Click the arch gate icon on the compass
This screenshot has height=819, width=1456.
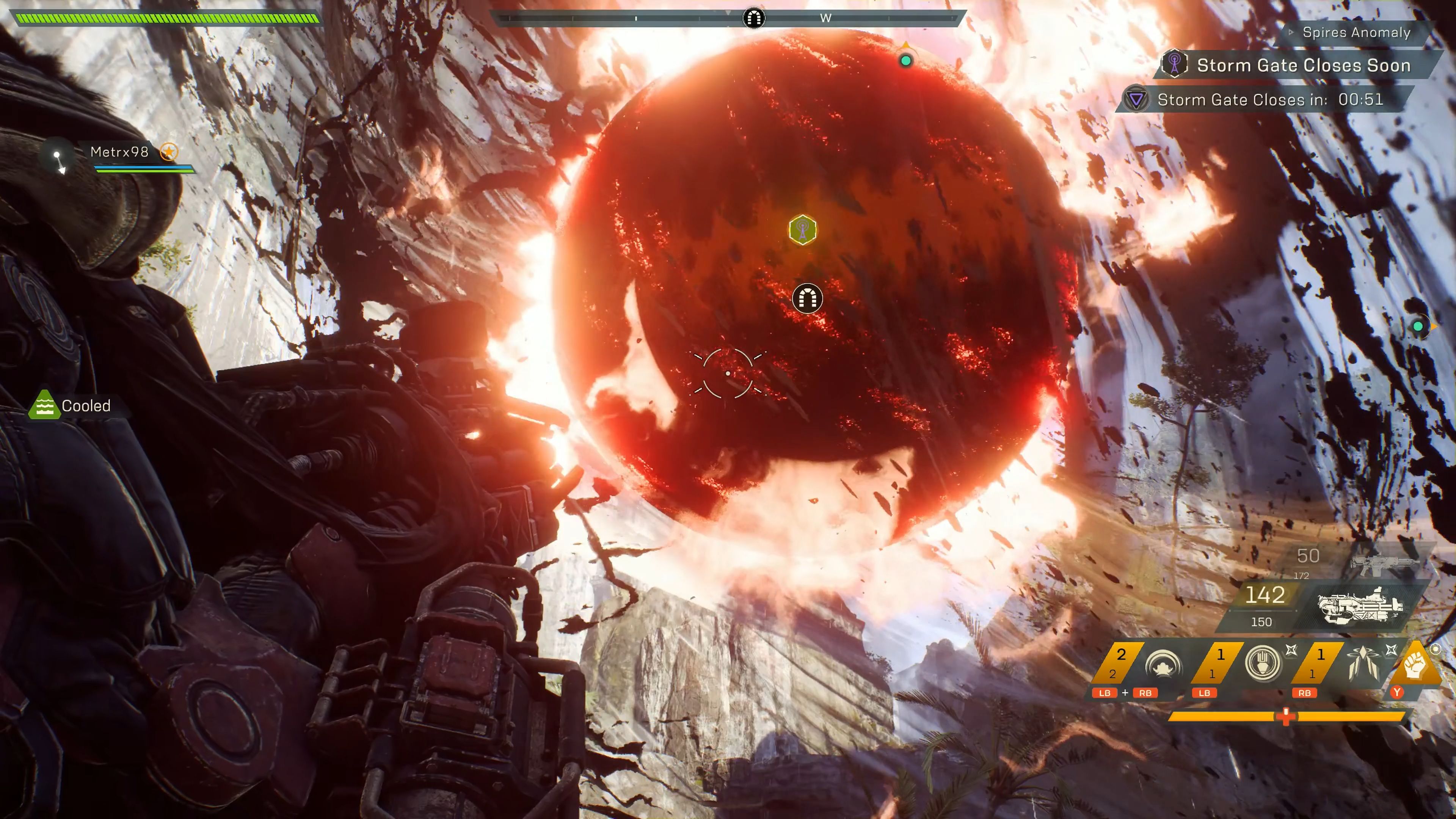point(753,18)
